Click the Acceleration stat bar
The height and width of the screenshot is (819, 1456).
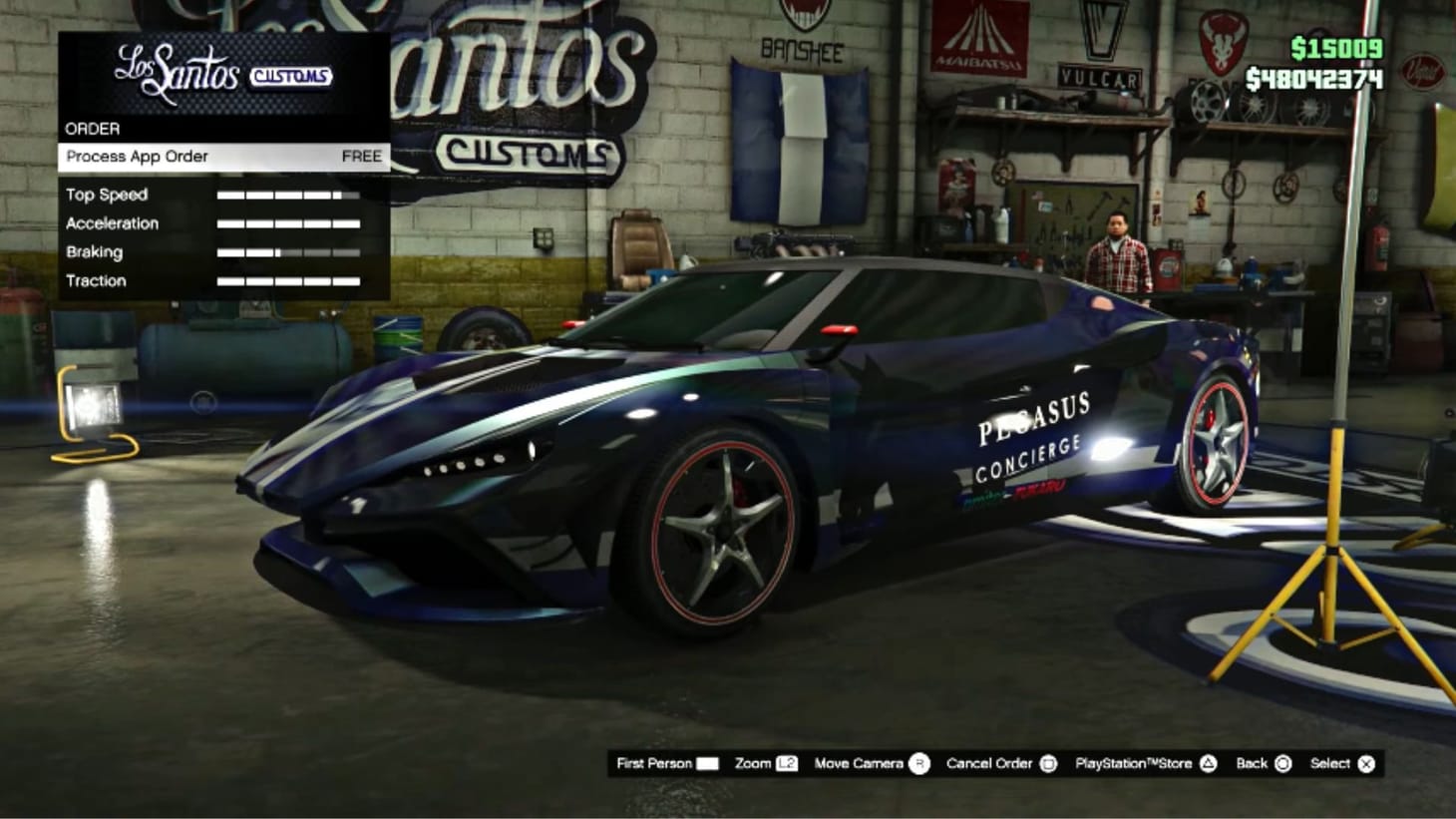pos(289,223)
